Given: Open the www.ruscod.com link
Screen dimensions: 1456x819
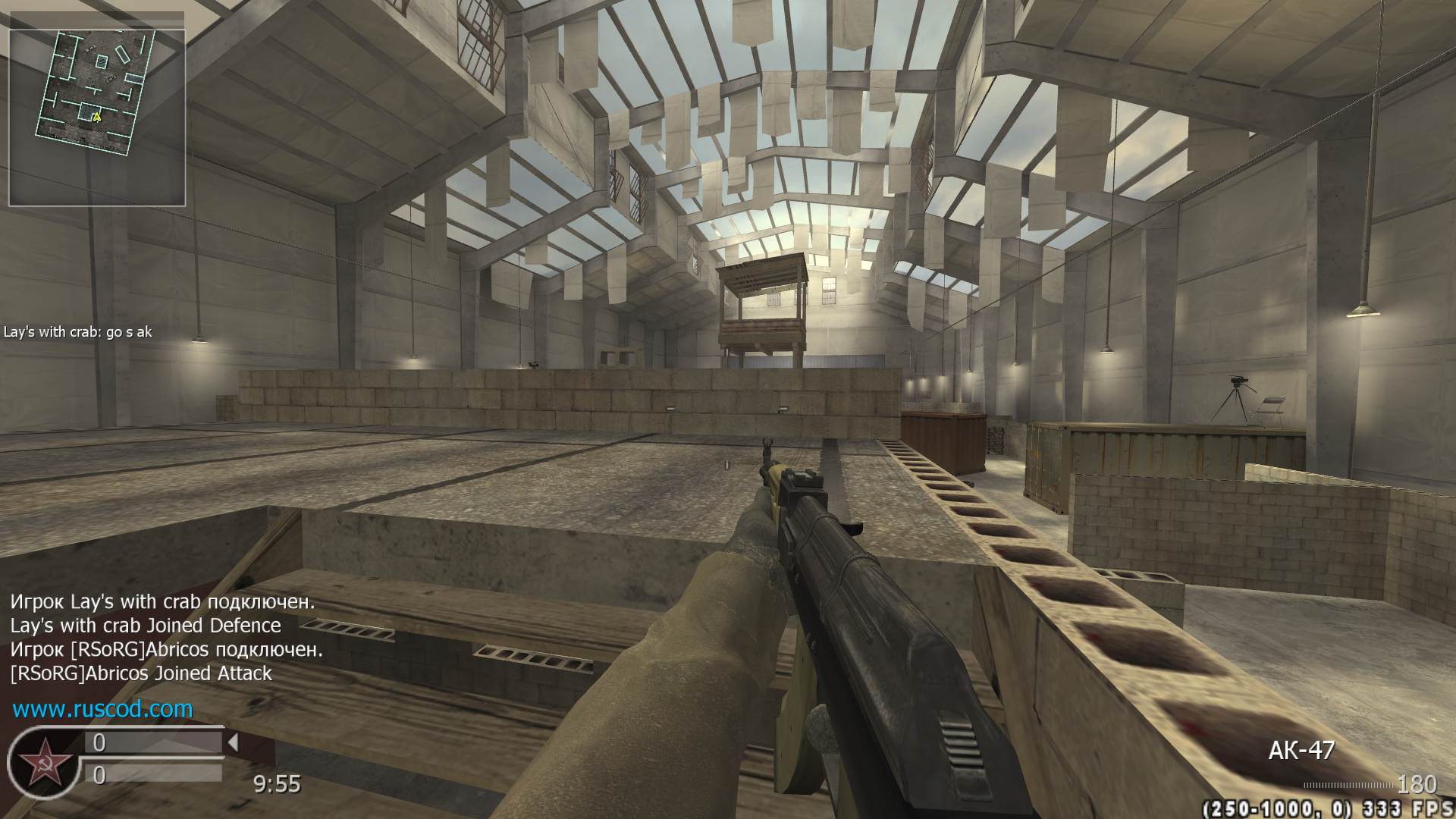Looking at the screenshot, I should [x=102, y=709].
